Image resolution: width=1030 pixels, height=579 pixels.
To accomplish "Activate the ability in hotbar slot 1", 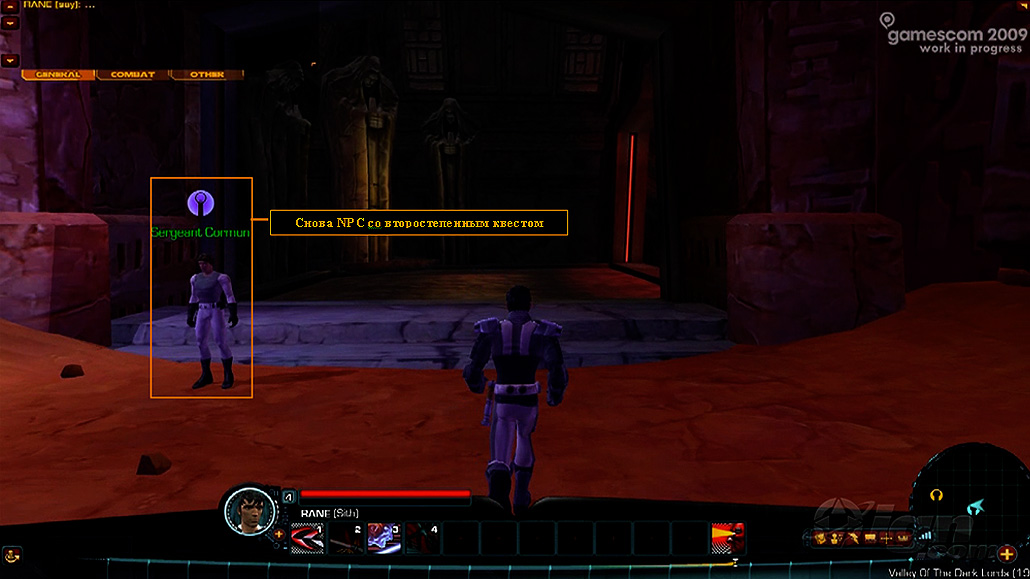I will point(307,537).
